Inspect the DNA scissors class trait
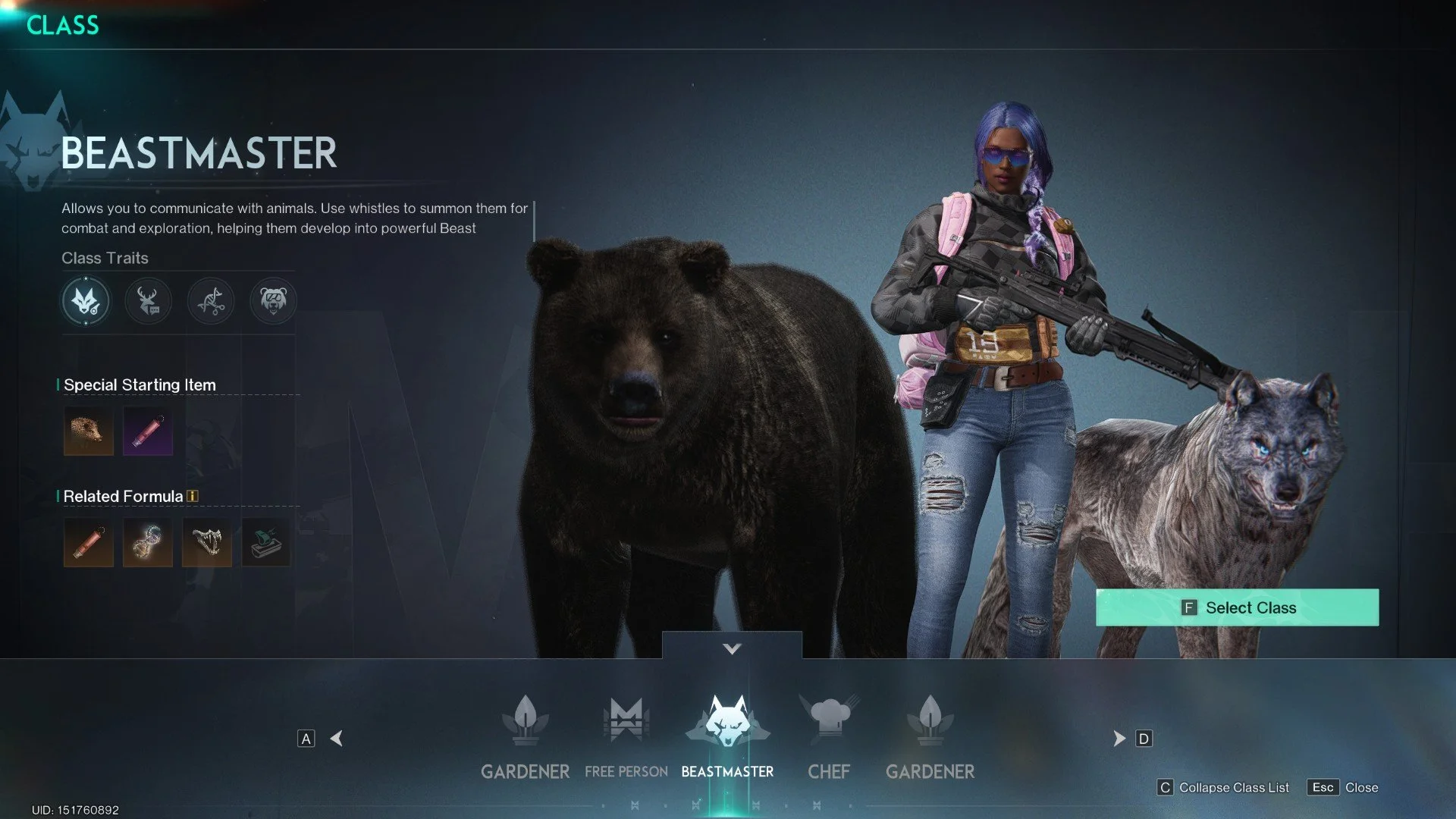Viewport: 1456px width, 819px height. pyautogui.click(x=211, y=301)
